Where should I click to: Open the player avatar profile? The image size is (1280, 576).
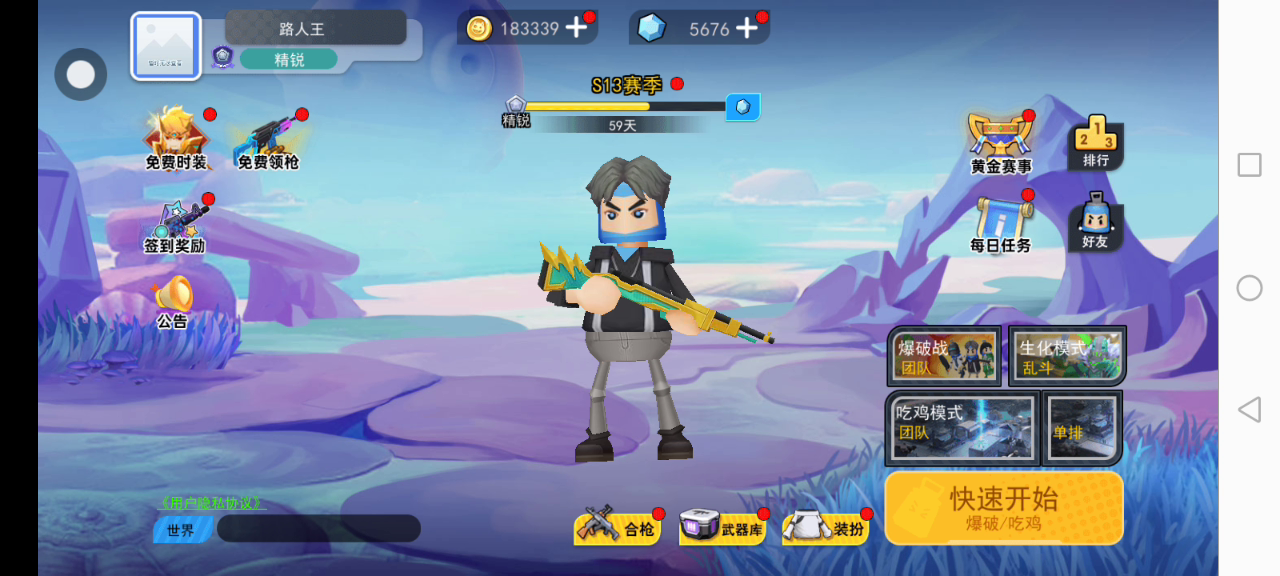(166, 46)
